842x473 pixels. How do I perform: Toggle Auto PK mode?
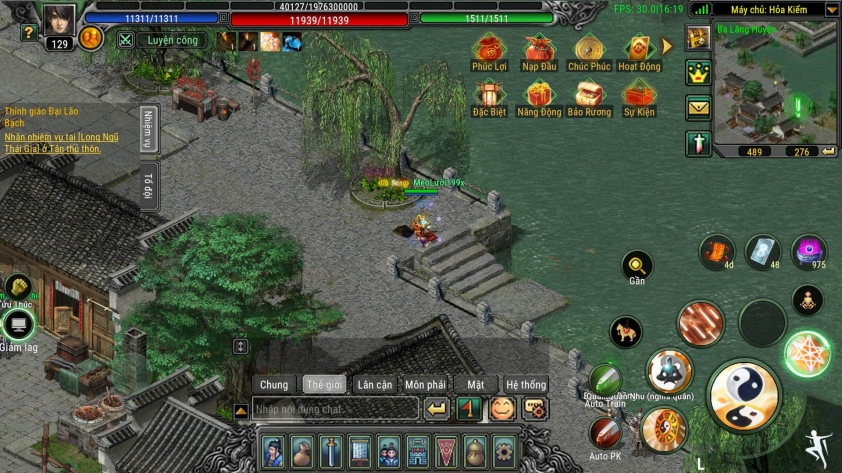pos(604,432)
